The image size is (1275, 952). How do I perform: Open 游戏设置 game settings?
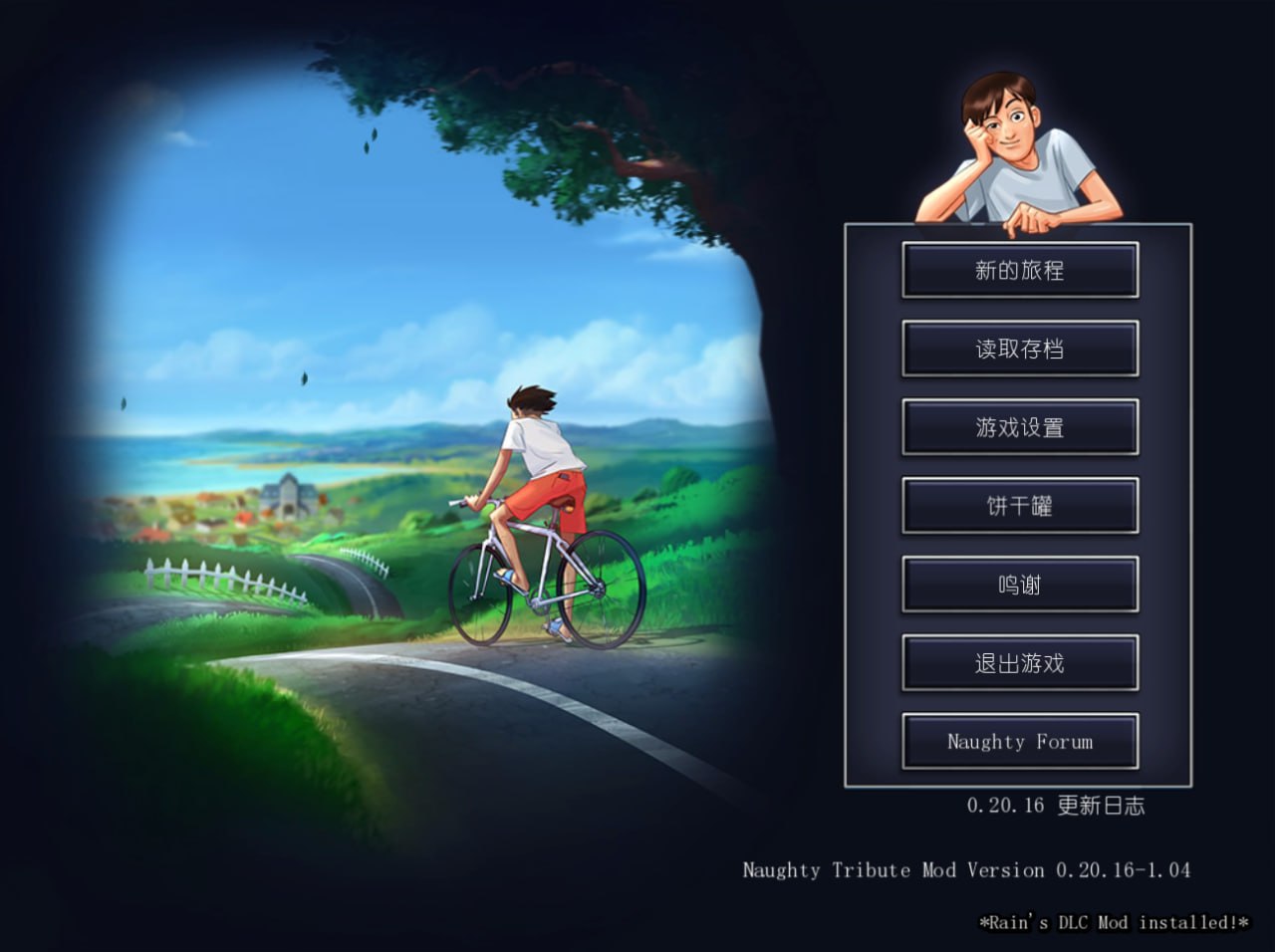[1019, 426]
